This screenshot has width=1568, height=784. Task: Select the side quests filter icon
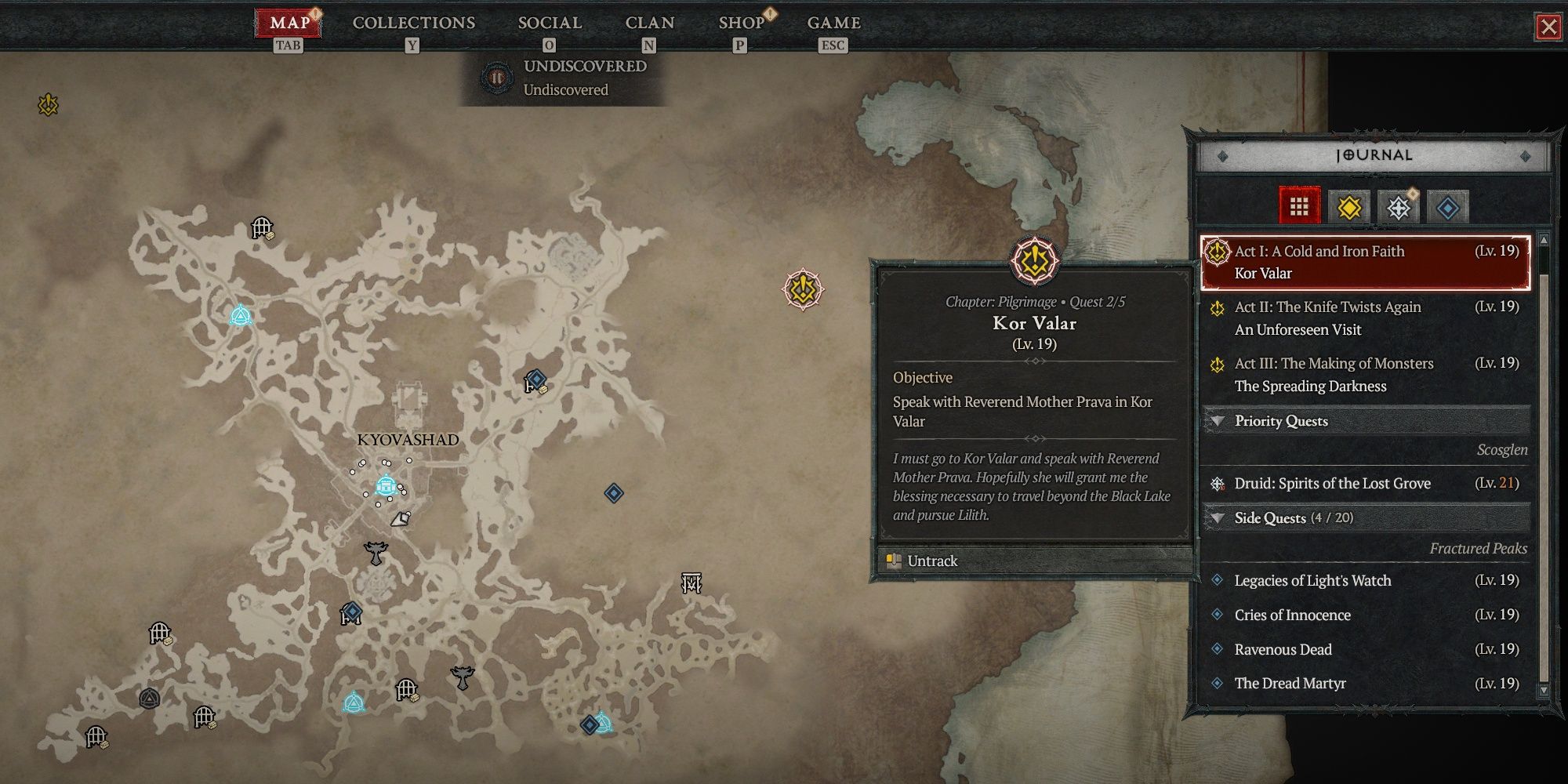1447,207
